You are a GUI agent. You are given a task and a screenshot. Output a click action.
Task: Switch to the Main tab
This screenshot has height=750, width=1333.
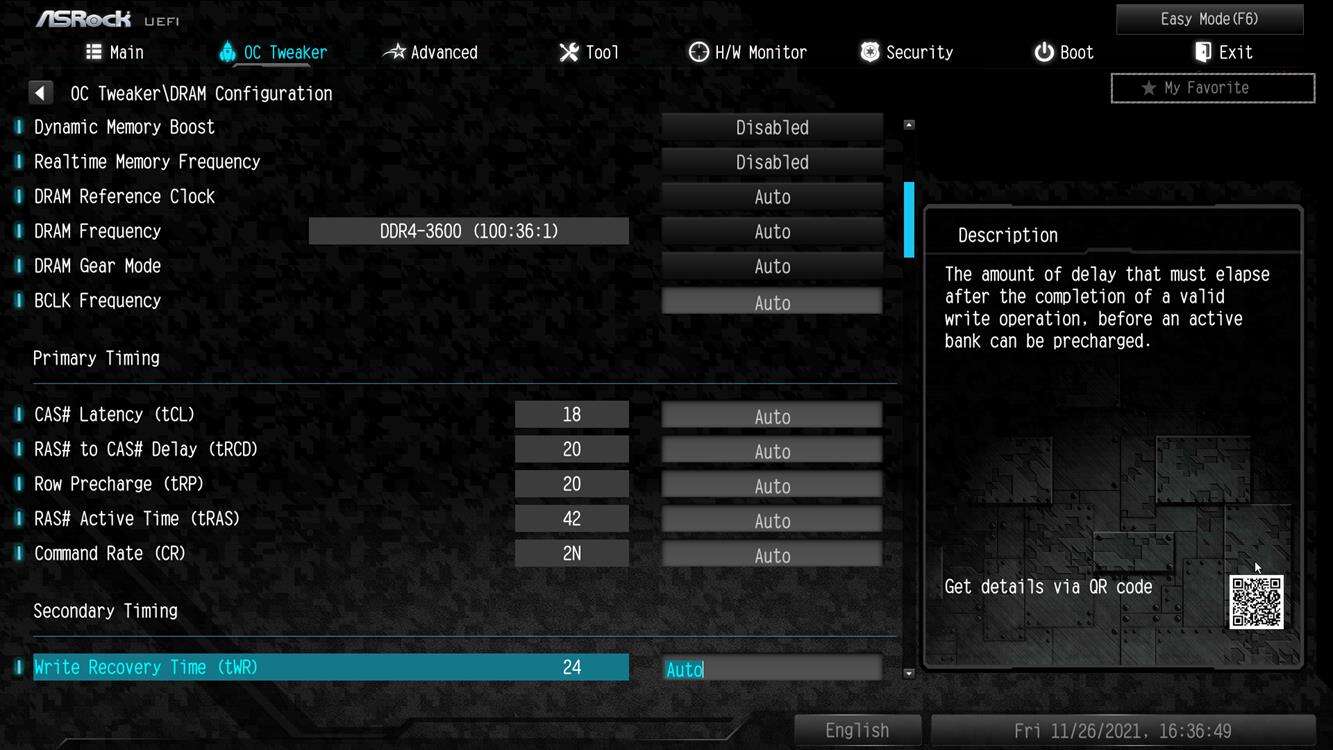(114, 51)
